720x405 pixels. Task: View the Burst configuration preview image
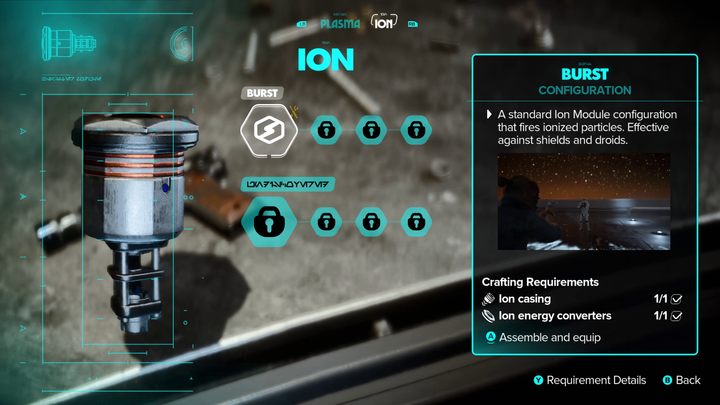(x=583, y=207)
